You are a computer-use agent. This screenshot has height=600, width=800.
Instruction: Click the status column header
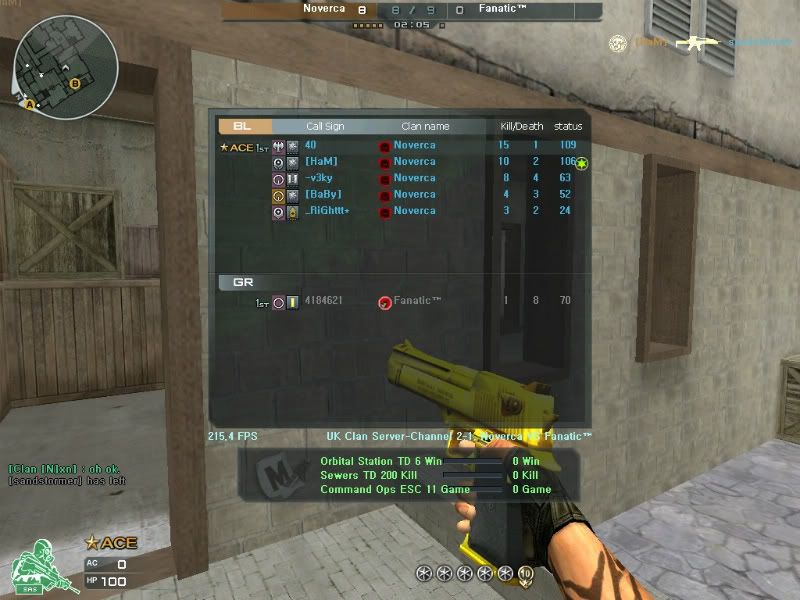point(568,127)
